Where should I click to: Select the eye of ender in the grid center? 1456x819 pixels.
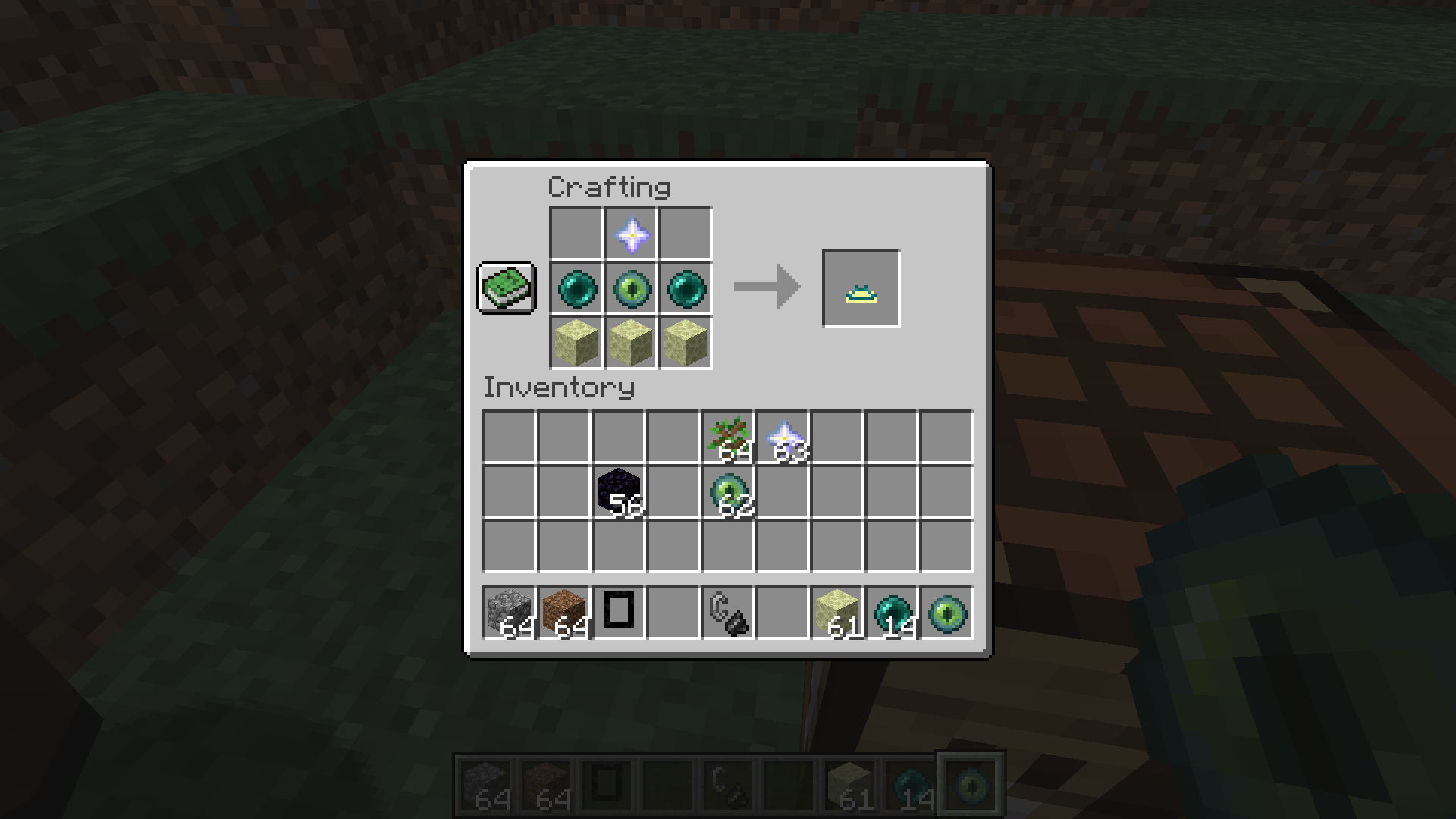[630, 288]
